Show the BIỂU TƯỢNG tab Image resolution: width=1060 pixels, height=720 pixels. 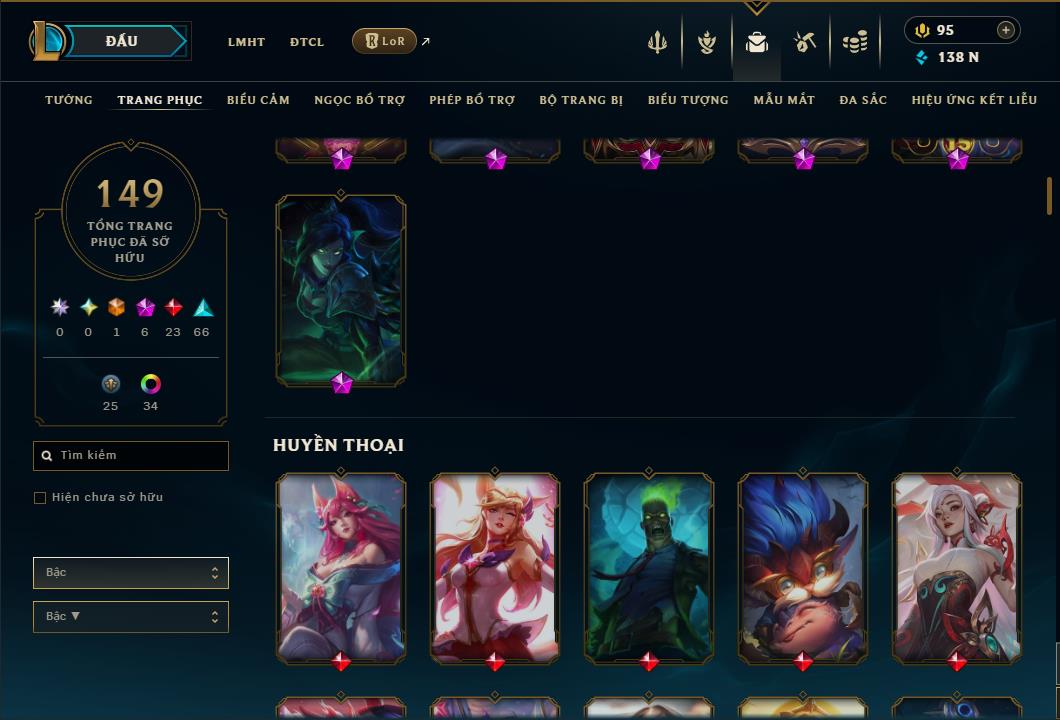(x=688, y=100)
